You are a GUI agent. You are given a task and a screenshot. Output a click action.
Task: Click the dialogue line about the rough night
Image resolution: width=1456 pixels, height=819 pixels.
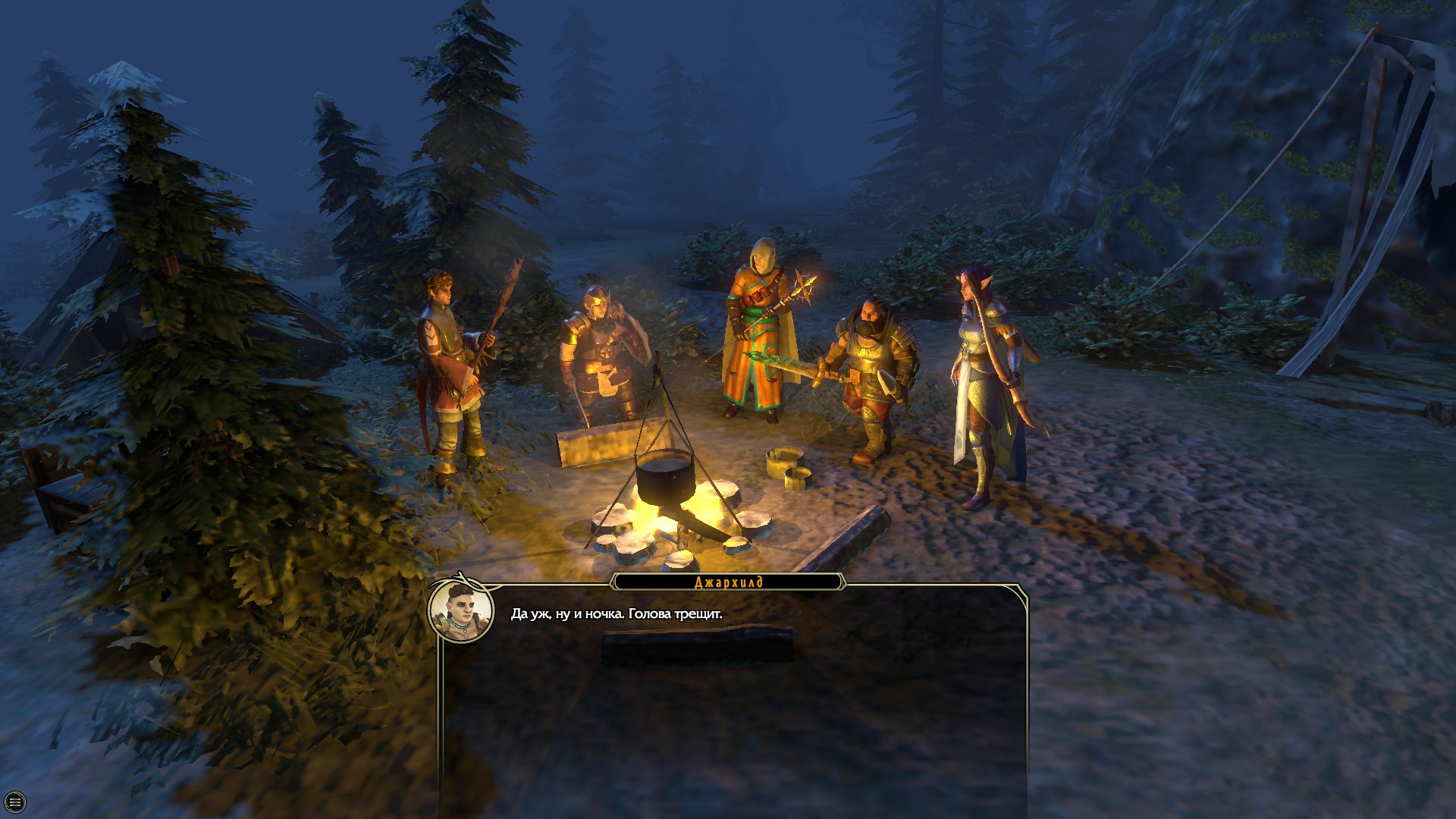pyautogui.click(x=618, y=613)
